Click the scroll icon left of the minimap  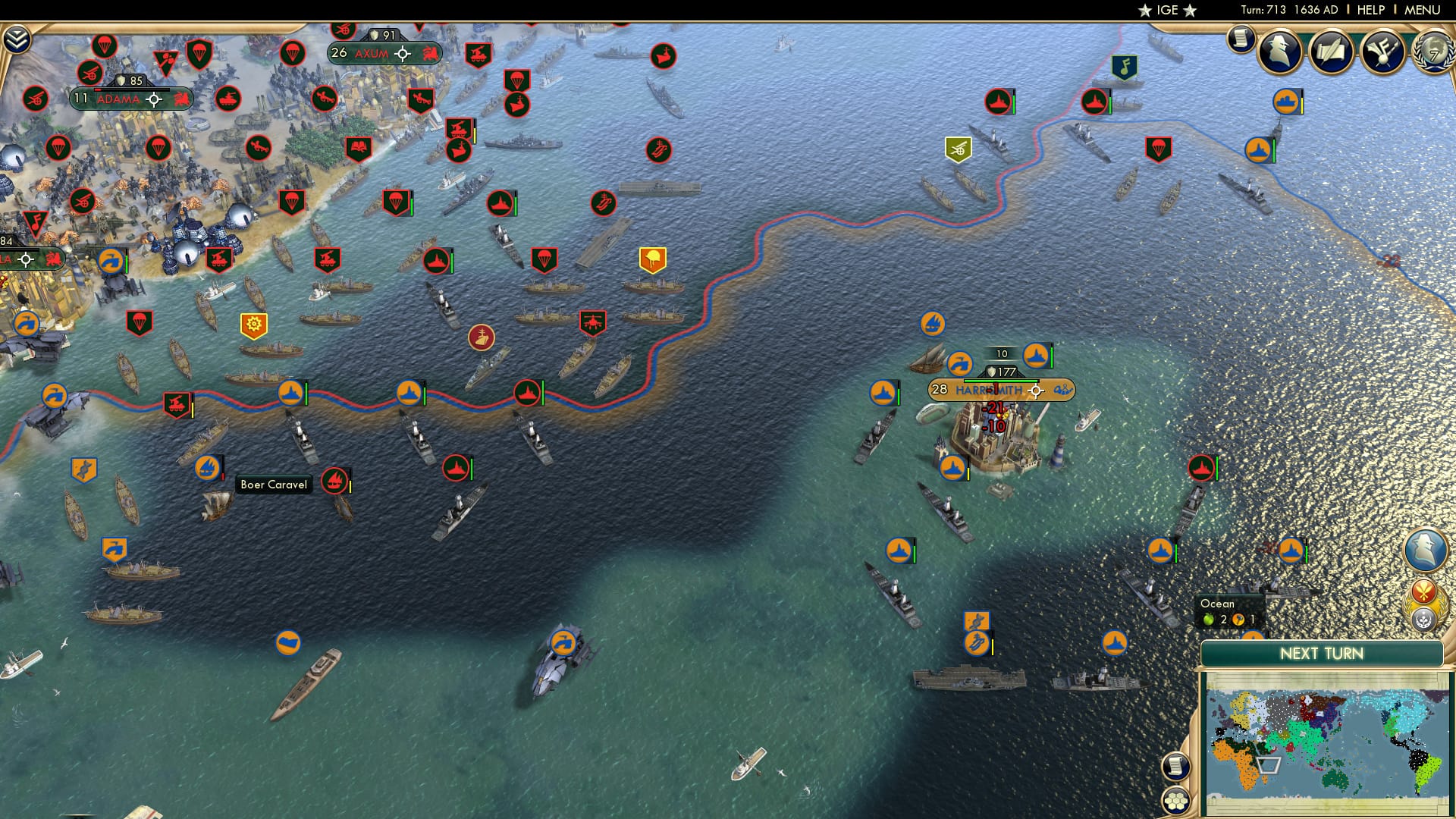[1175, 764]
